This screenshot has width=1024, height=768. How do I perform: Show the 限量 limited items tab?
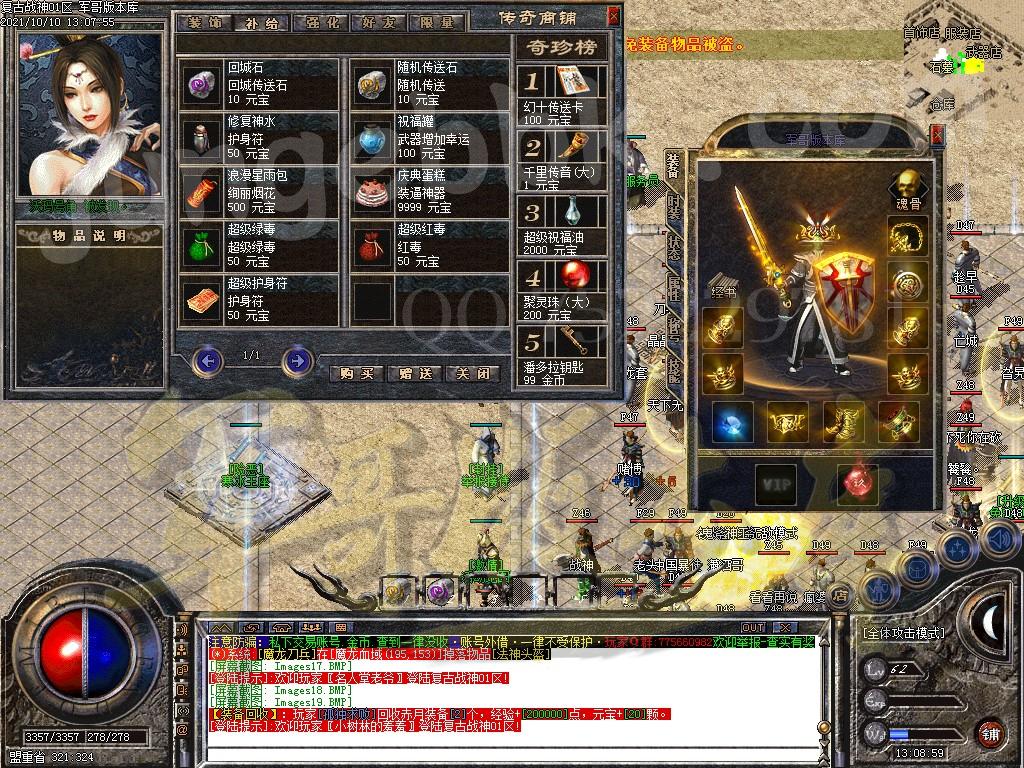[x=437, y=22]
